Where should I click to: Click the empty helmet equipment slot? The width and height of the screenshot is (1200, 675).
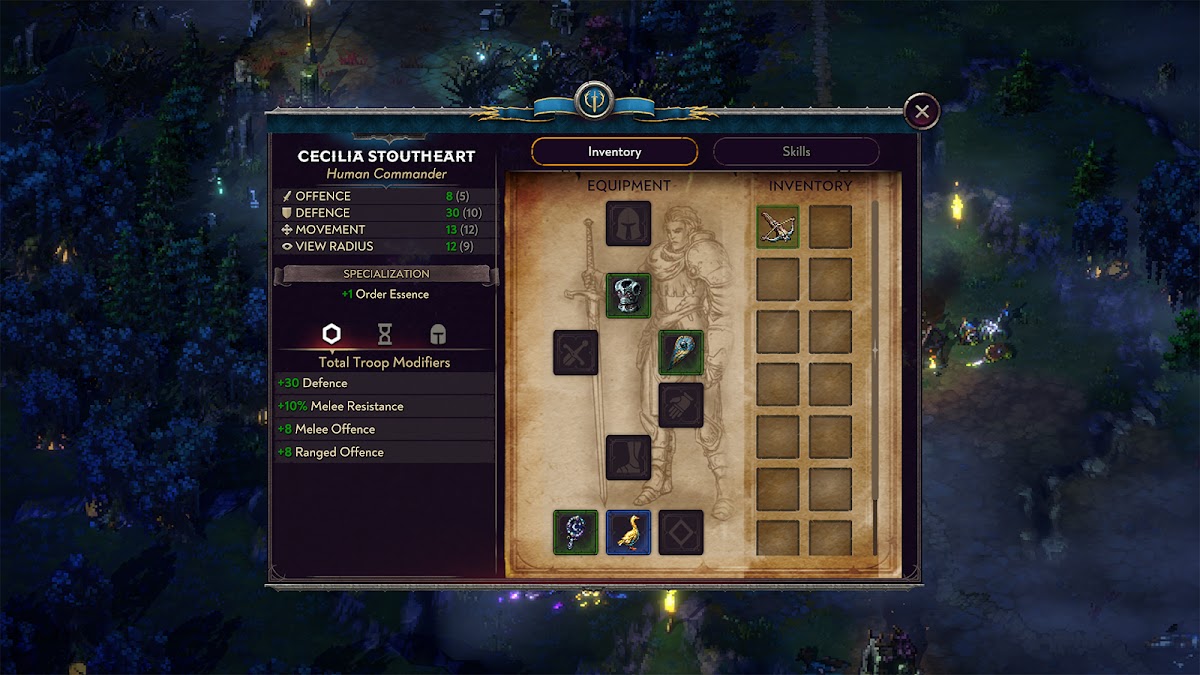point(628,224)
